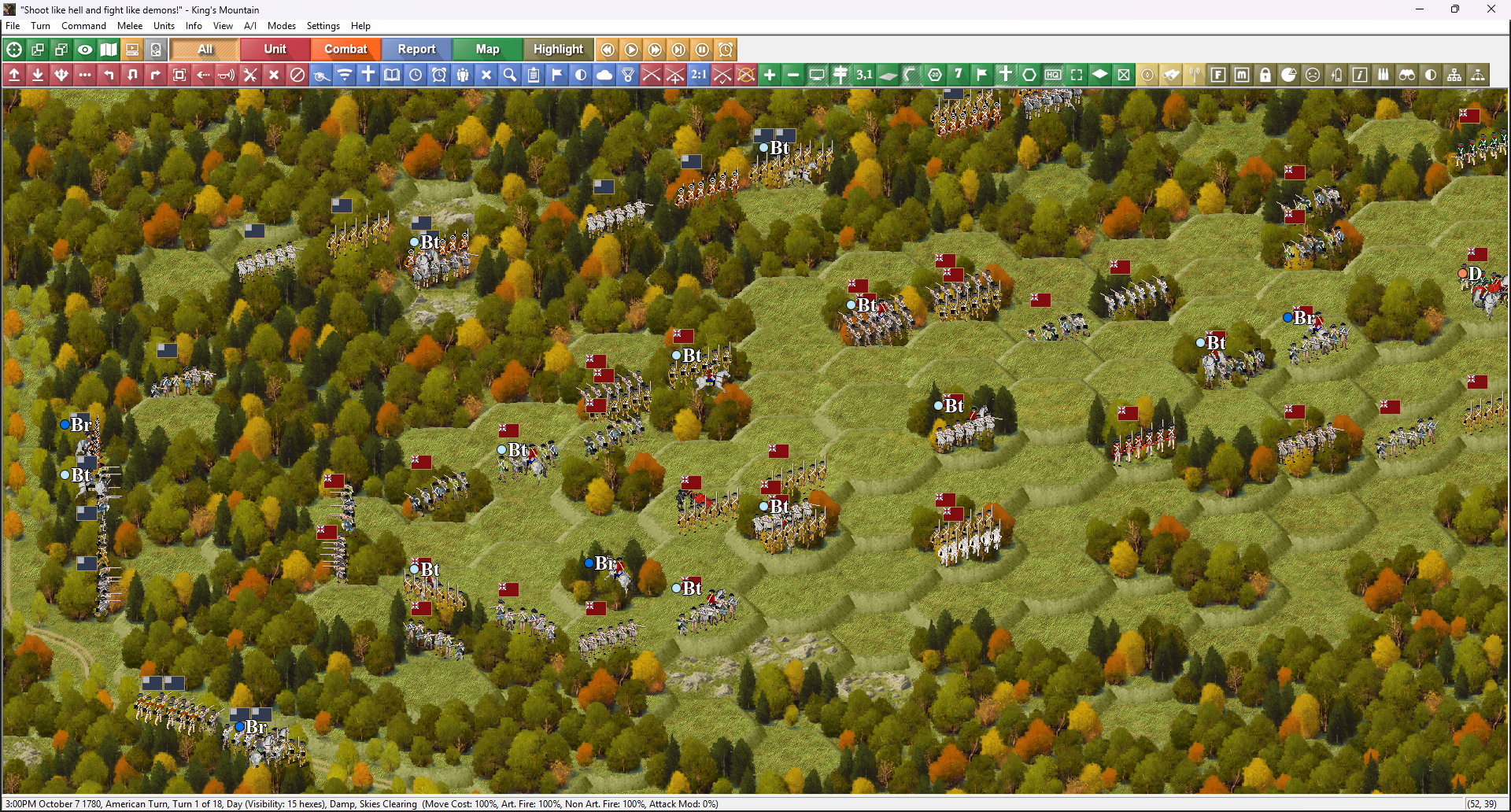Open the Settings menu
Screen dimensions: 1511x812
pos(323,26)
